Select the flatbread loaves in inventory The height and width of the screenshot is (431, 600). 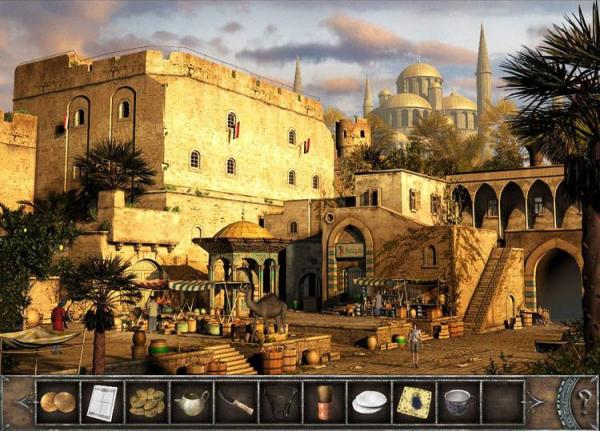[57, 402]
